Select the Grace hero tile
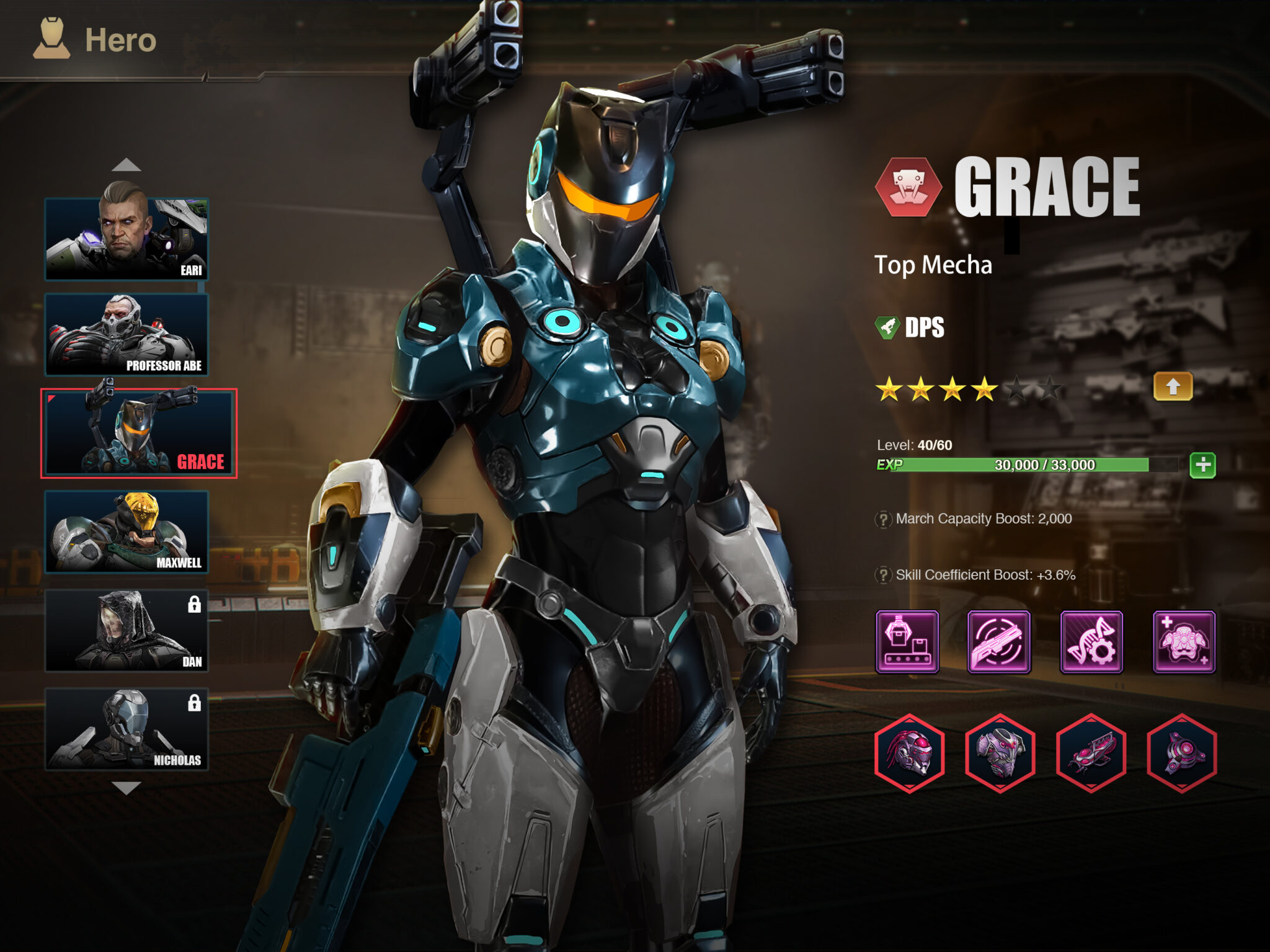Viewport: 1270px width, 952px height. (139, 434)
